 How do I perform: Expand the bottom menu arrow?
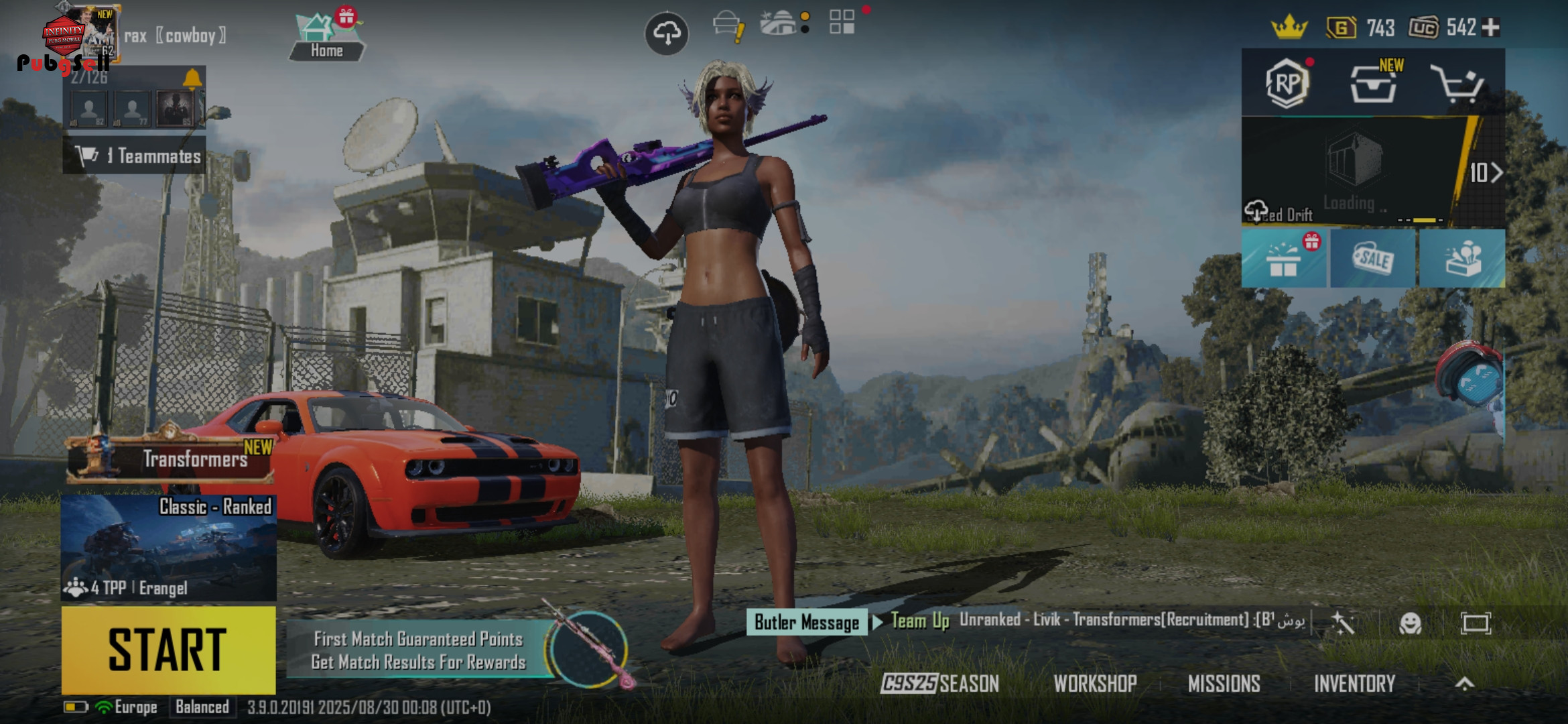point(1465,684)
